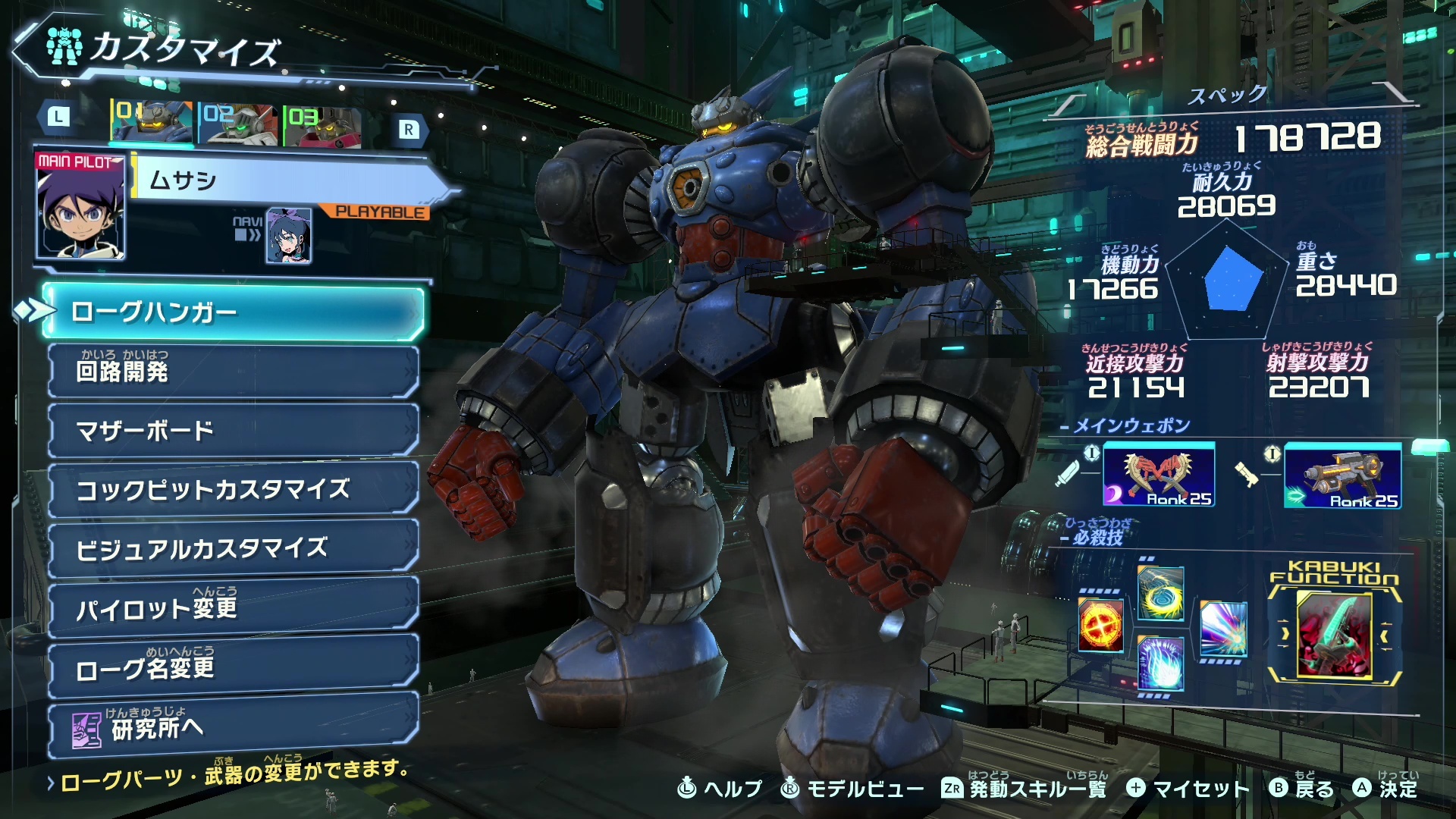The image size is (1456, 819).
Task: Go to the 研究所へ laboratory
Action: [234, 728]
